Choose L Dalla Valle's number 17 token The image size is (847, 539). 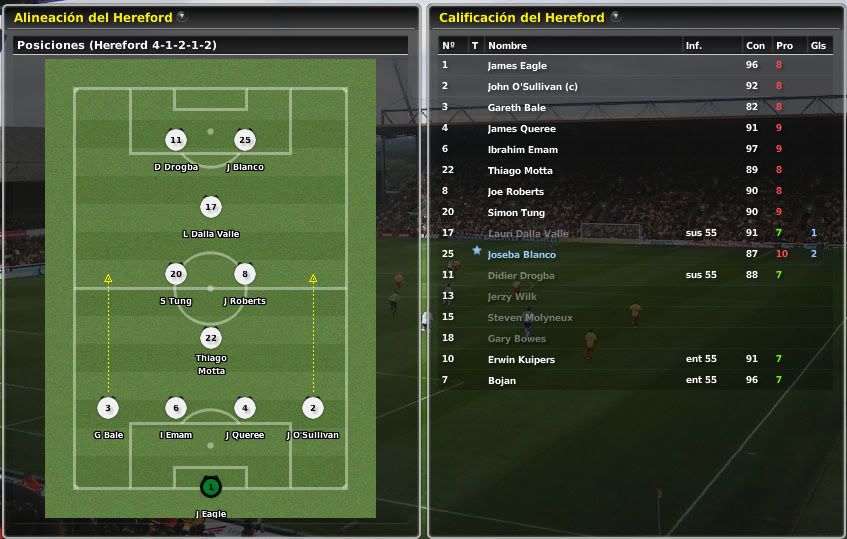[x=210, y=207]
